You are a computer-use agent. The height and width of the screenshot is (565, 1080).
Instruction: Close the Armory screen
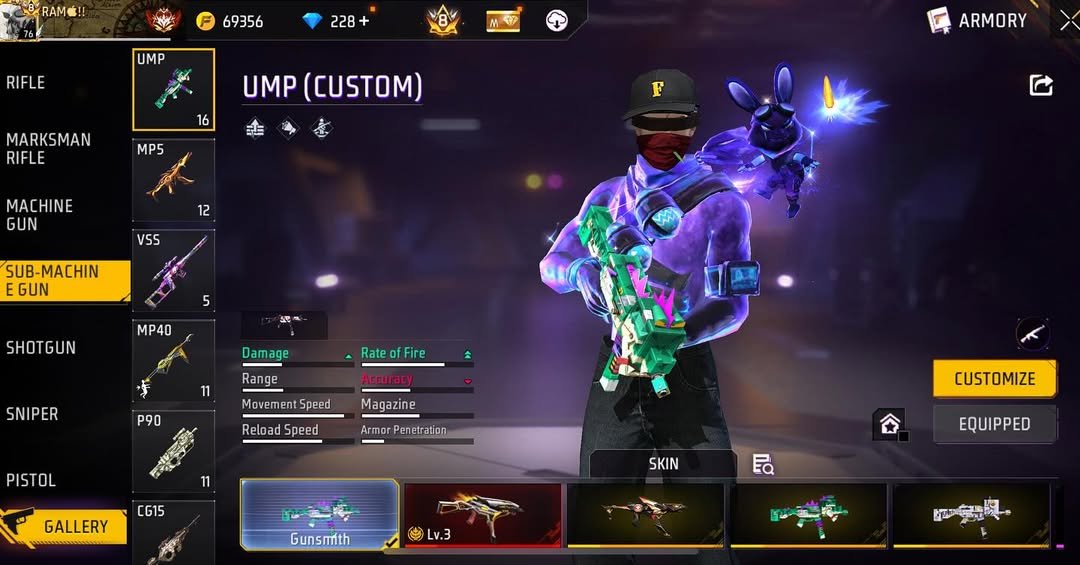point(1068,20)
